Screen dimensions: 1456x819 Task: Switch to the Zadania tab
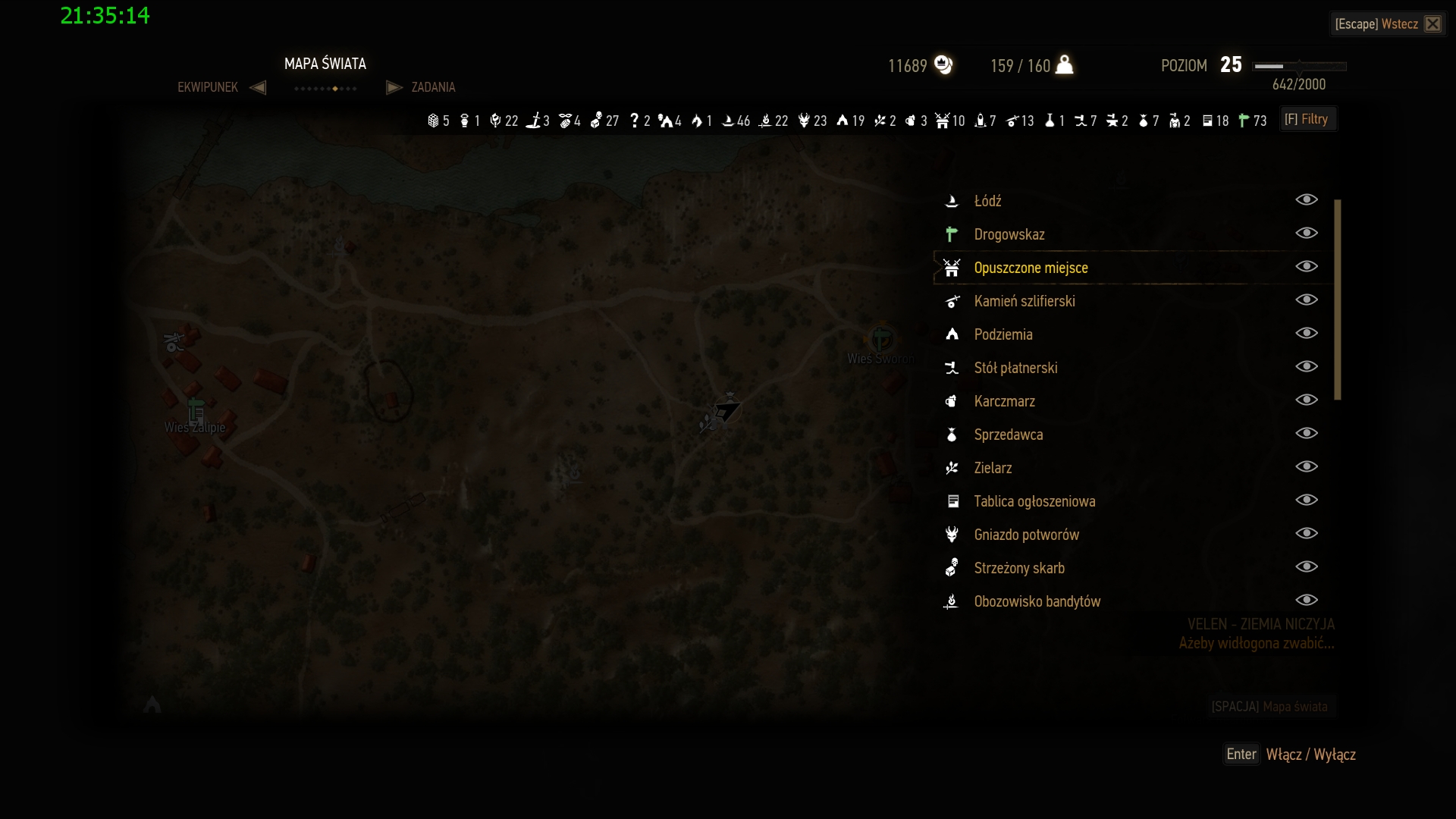pyautogui.click(x=433, y=87)
